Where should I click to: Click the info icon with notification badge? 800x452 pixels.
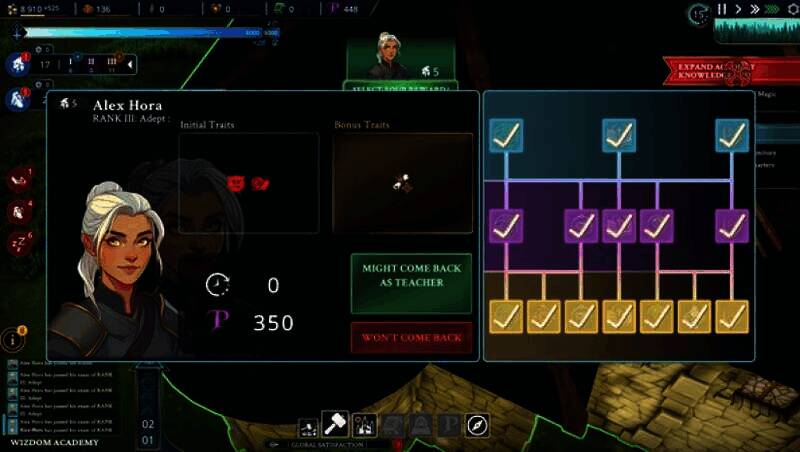15,338
